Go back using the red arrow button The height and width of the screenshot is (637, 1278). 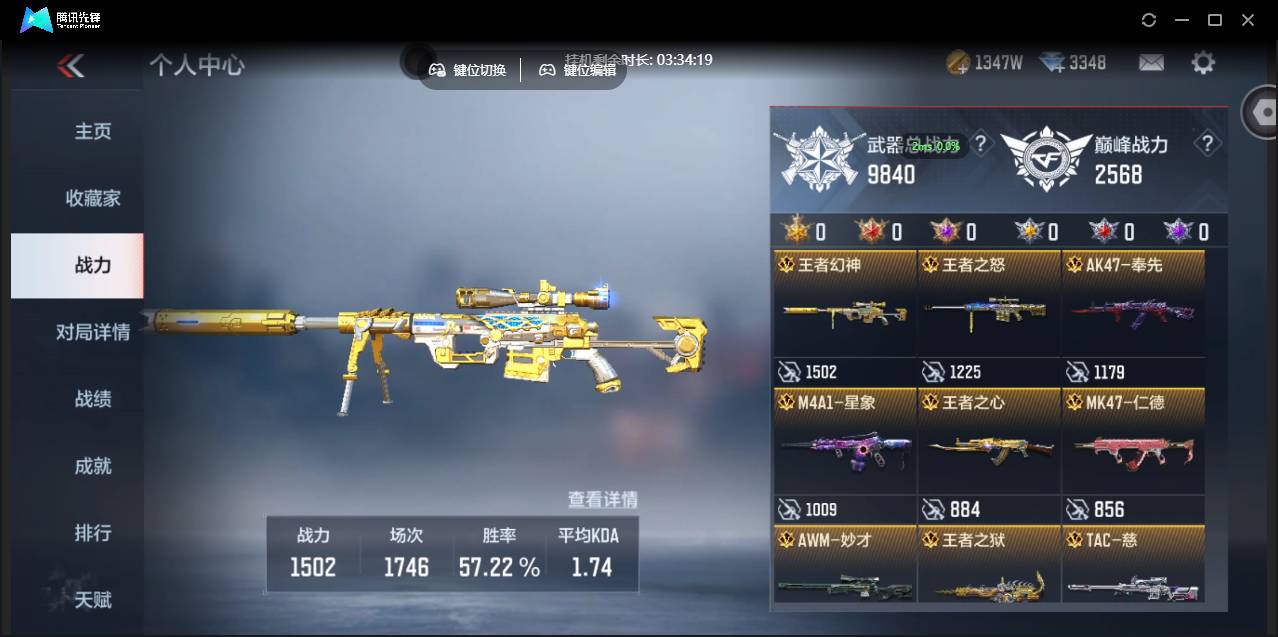click(71, 66)
